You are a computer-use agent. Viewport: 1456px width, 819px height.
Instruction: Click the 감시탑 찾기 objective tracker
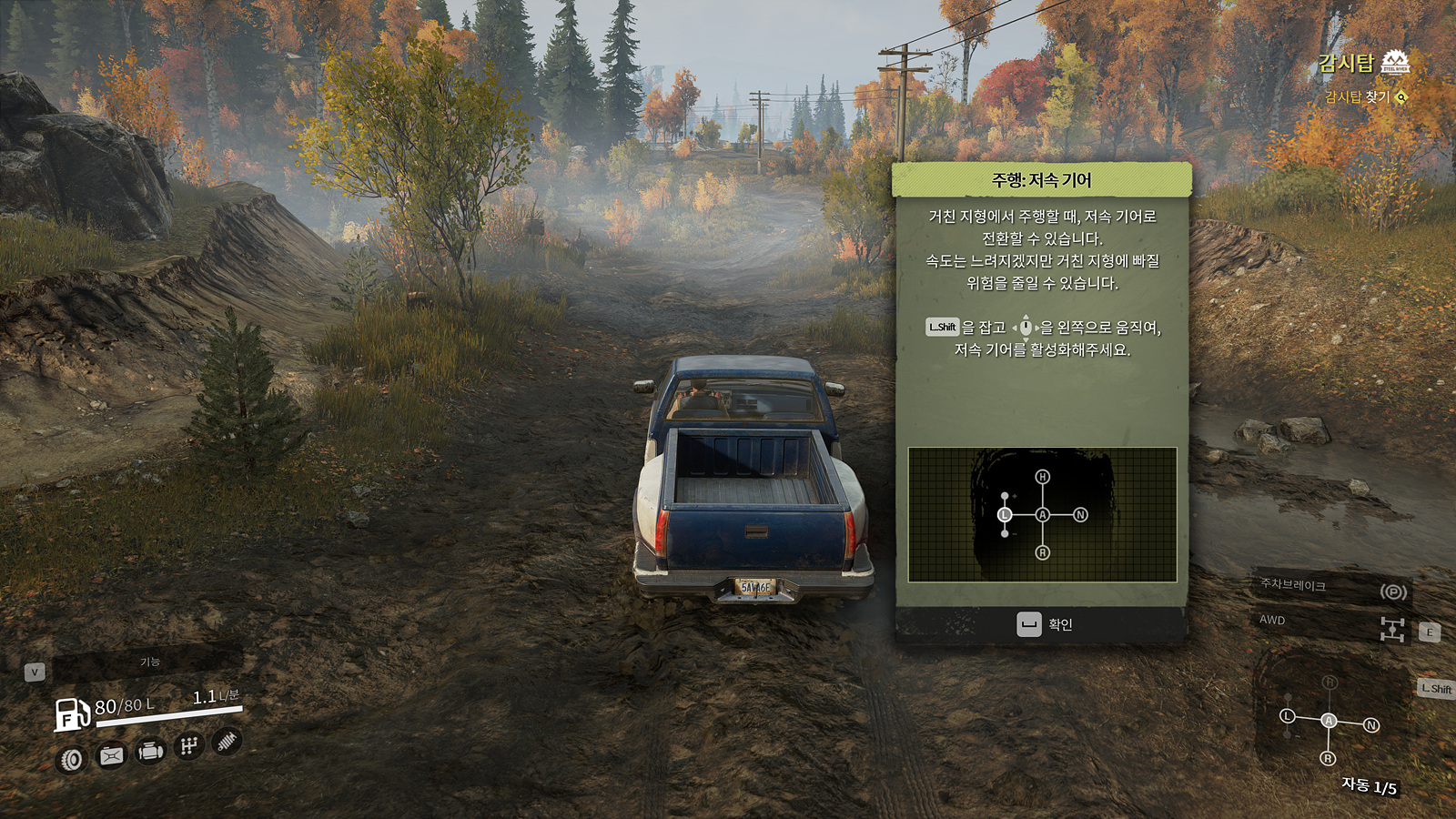pyautogui.click(x=1363, y=96)
